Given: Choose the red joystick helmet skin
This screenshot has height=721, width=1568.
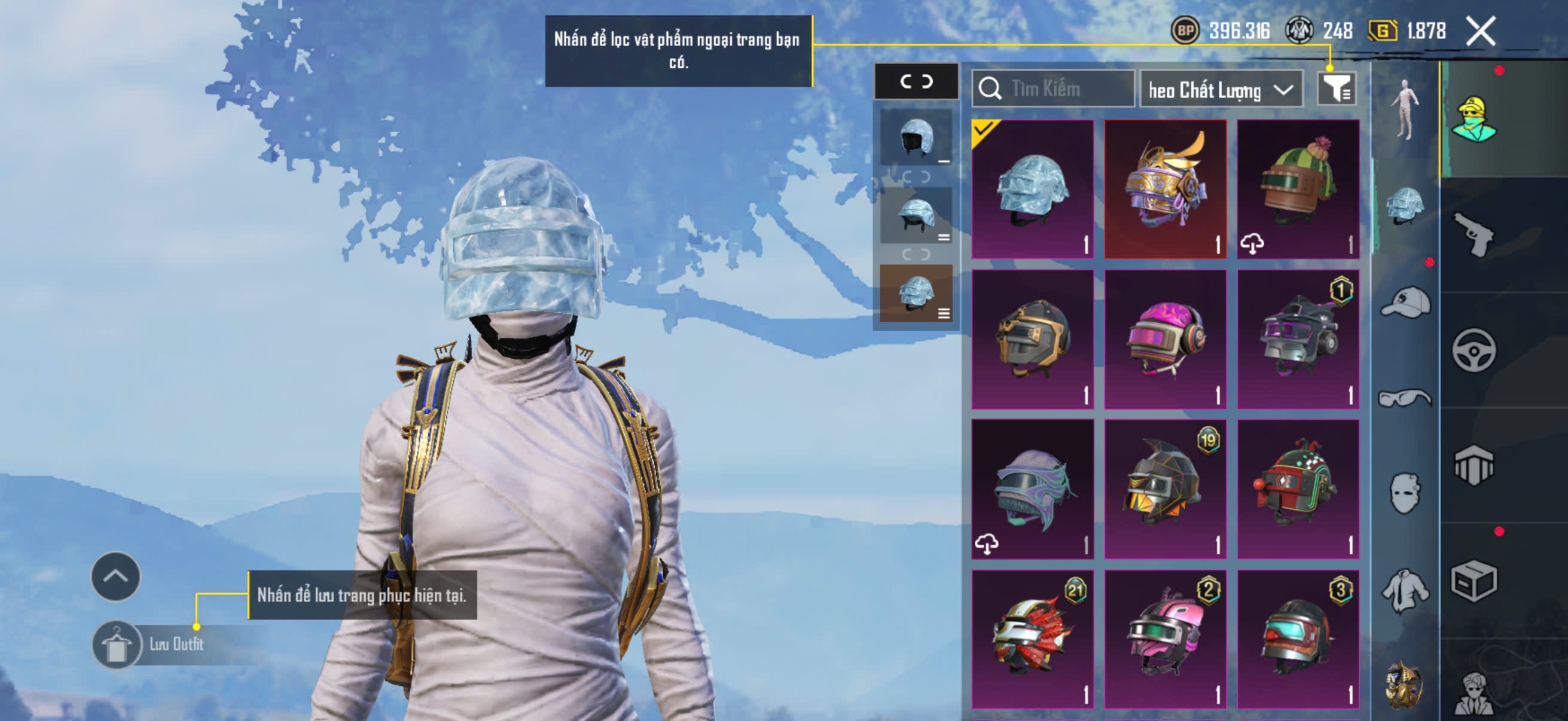Looking at the screenshot, I should click(x=1298, y=488).
